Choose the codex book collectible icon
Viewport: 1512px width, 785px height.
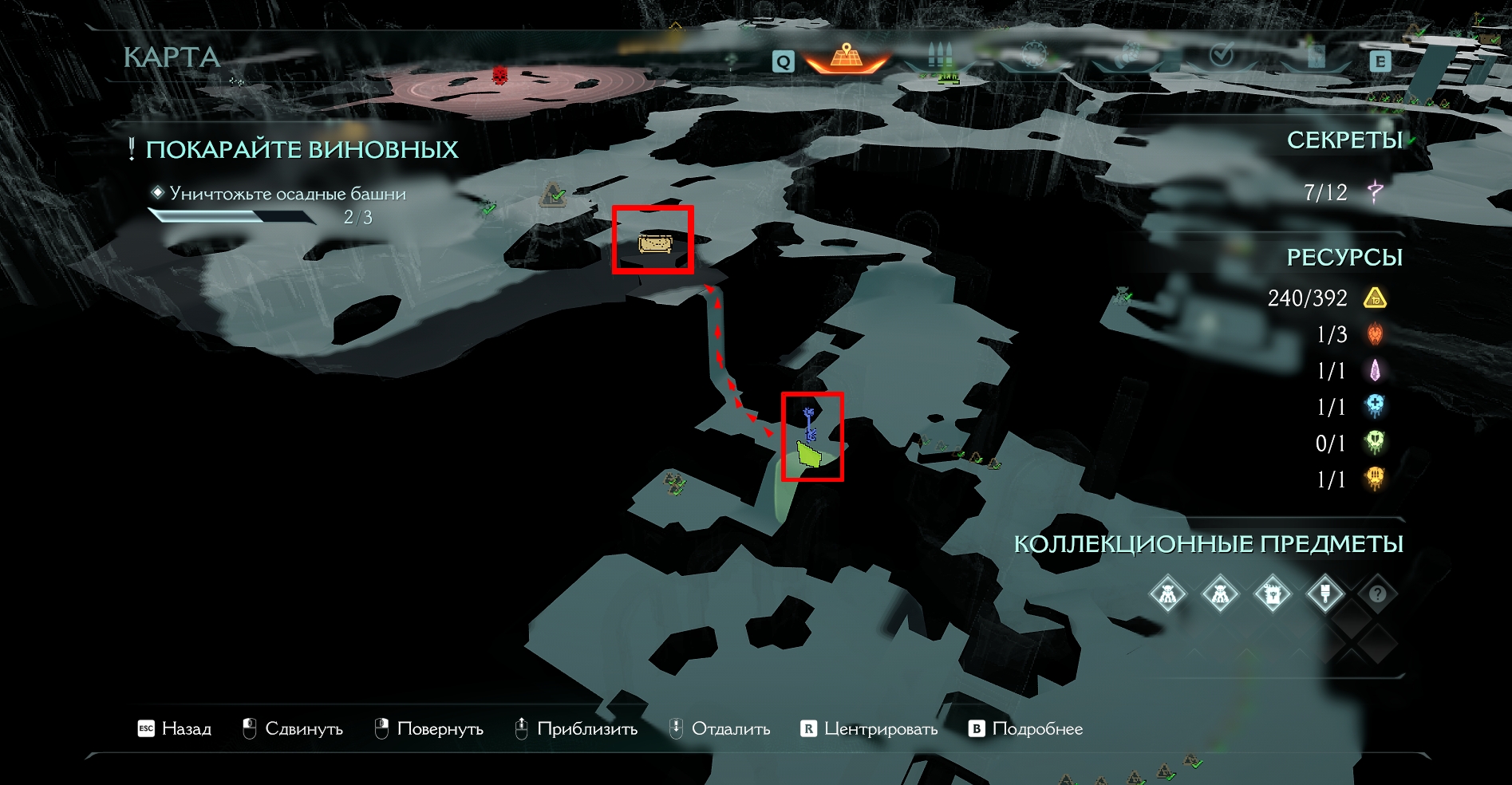click(x=1272, y=594)
